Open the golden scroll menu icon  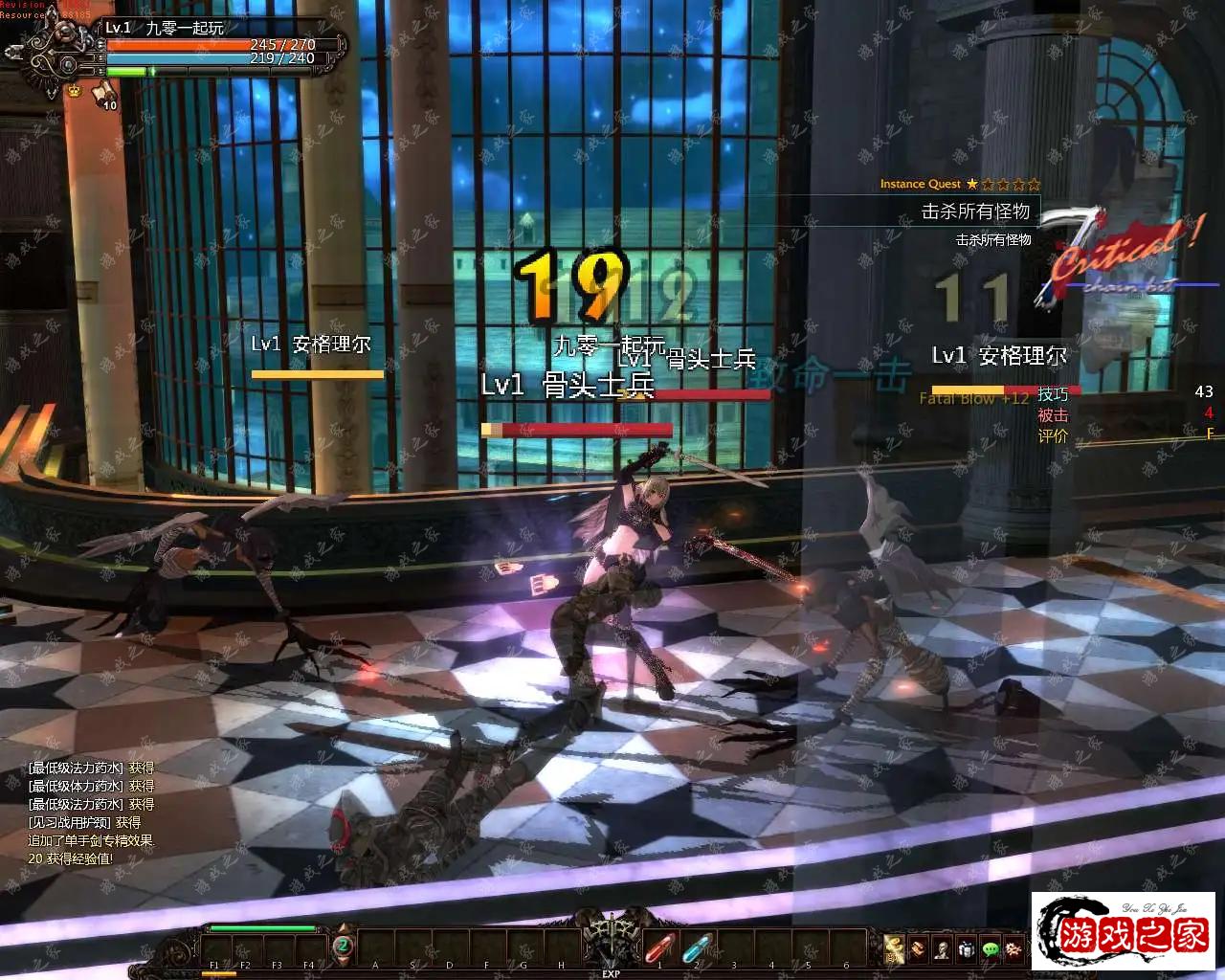click(x=894, y=948)
